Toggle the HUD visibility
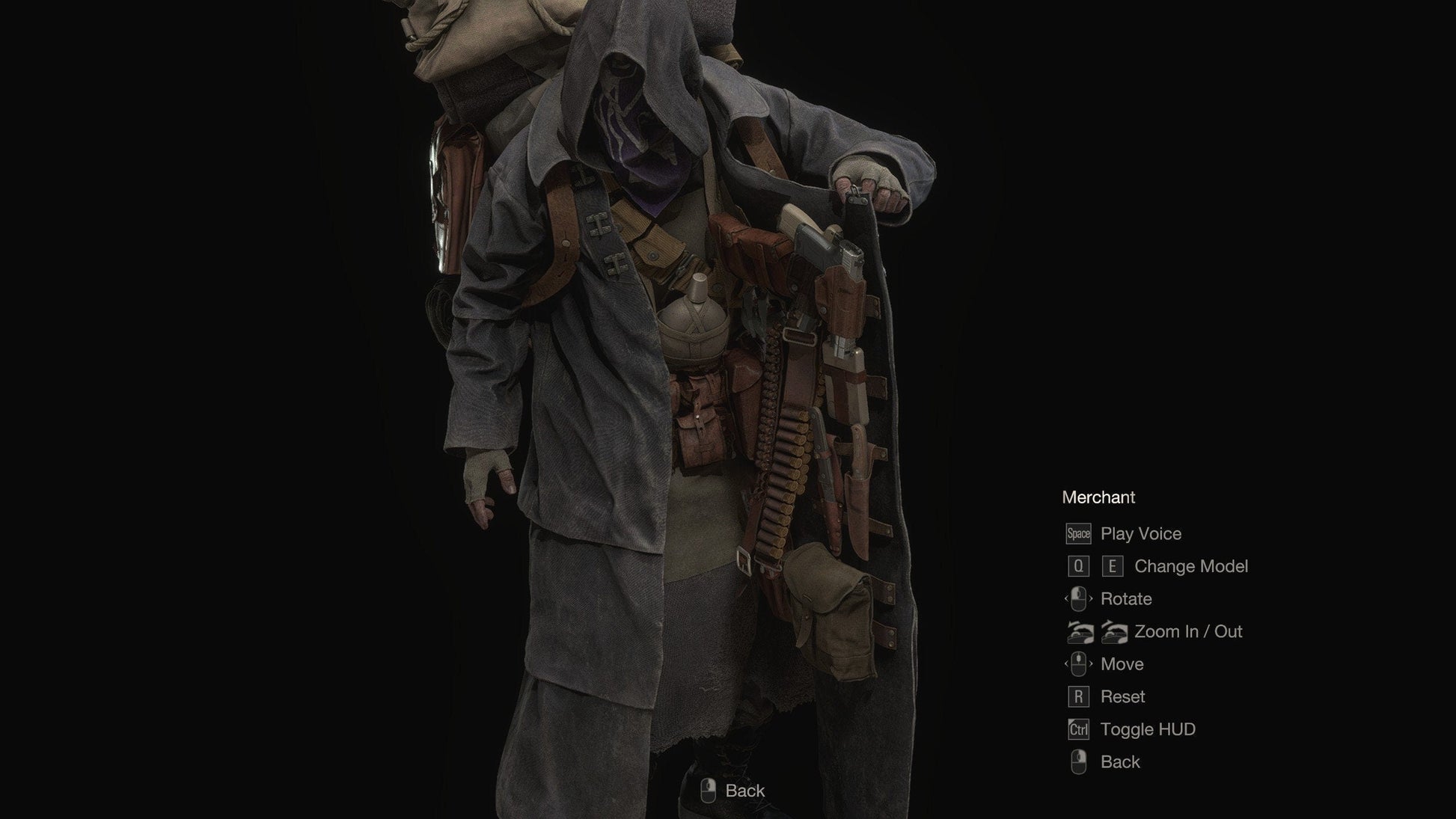 pyautogui.click(x=1147, y=729)
